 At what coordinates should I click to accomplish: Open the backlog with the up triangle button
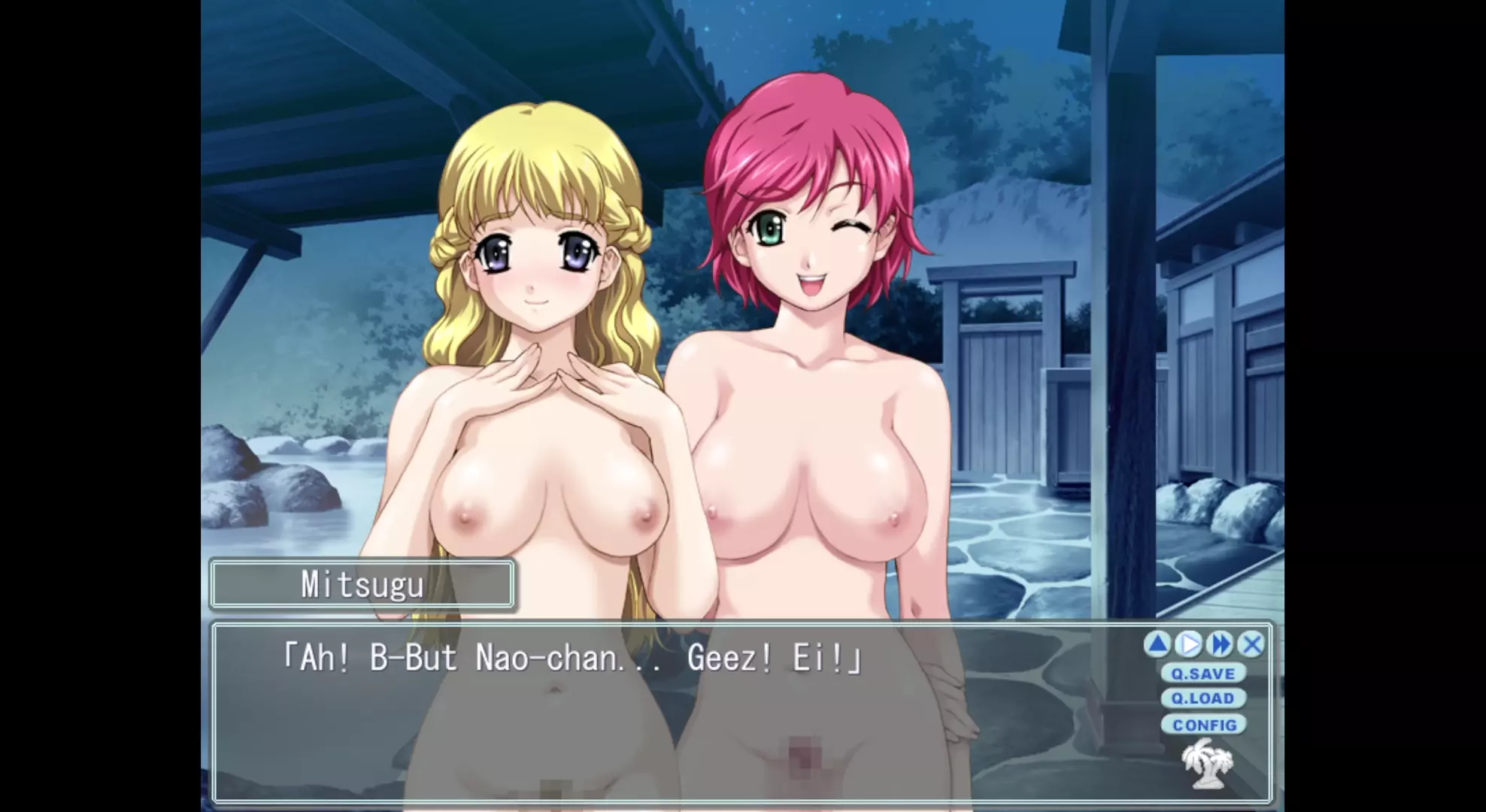tap(1158, 644)
